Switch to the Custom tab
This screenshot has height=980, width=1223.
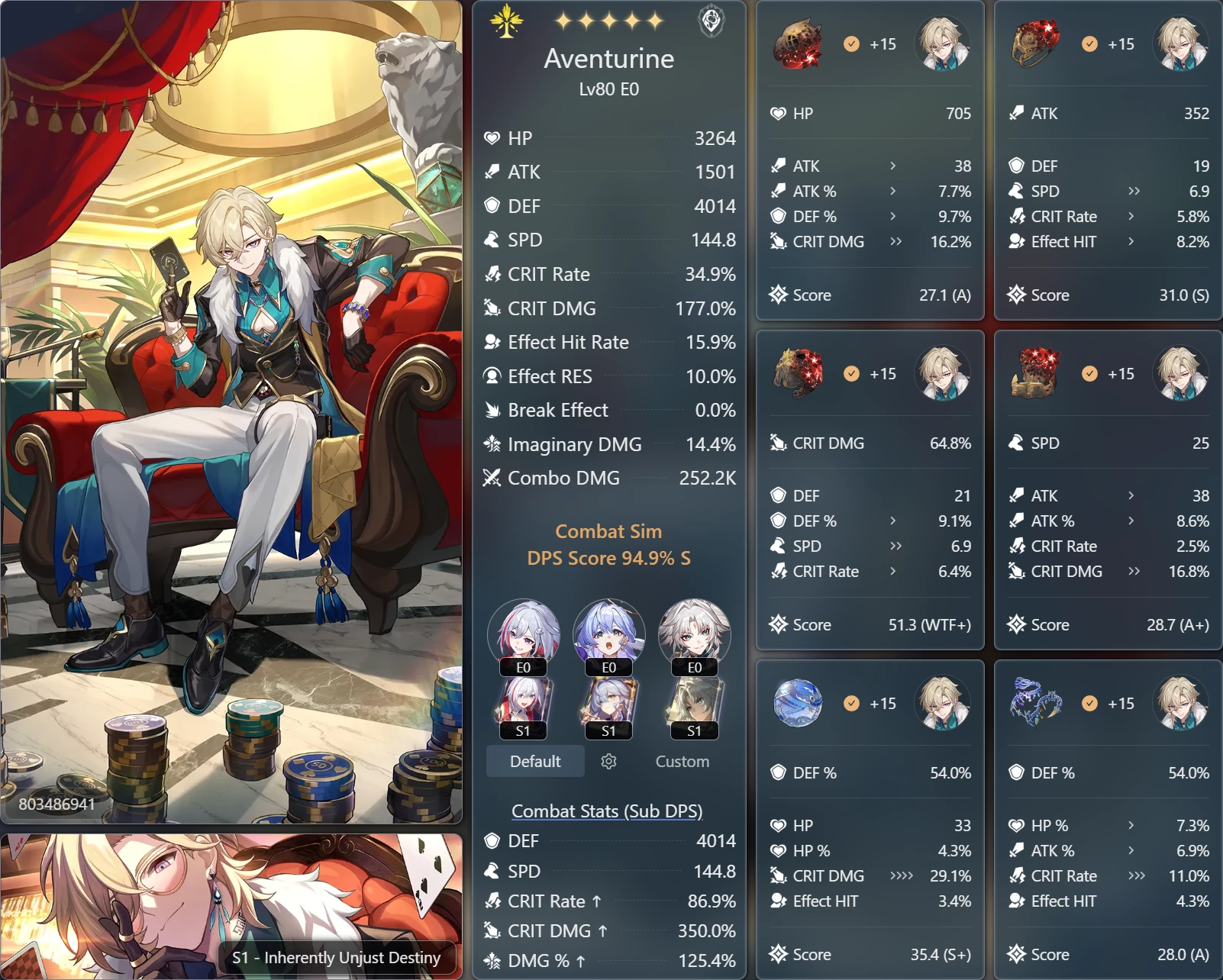pyautogui.click(x=681, y=761)
